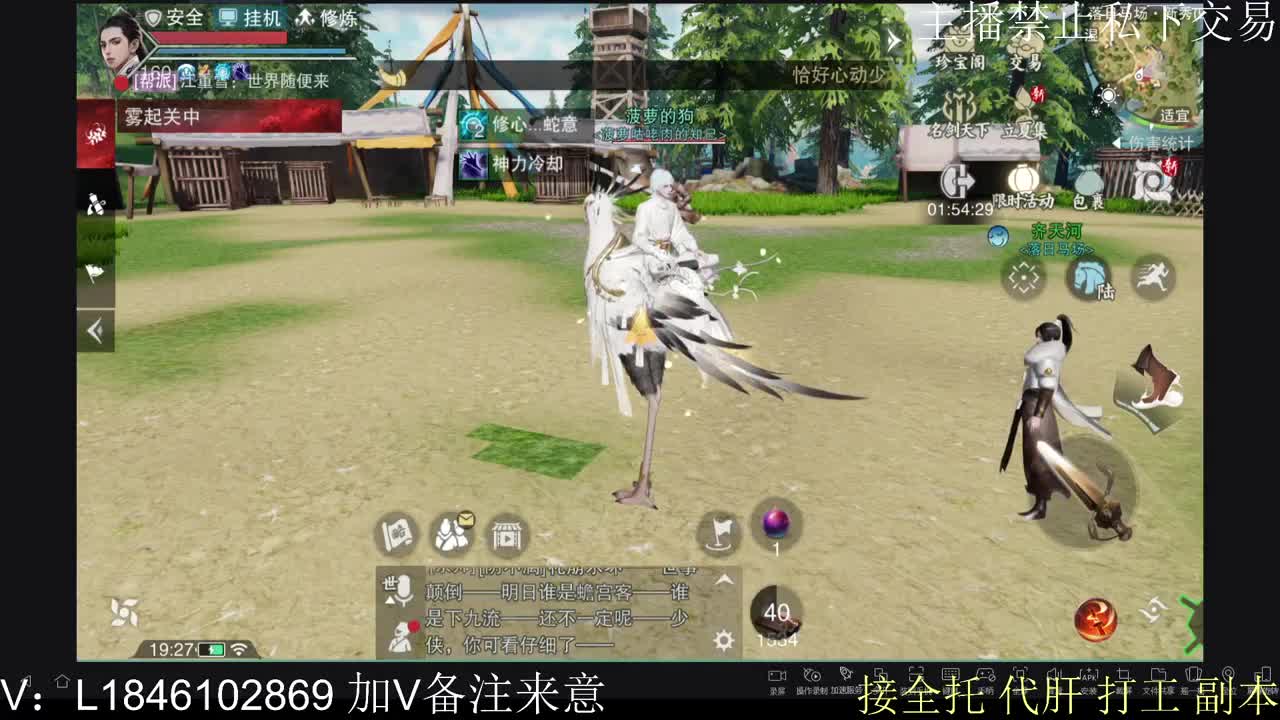Image resolution: width=1280 pixels, height=720 pixels.
Task: Expand the chat window via up chevron
Action: (723, 582)
